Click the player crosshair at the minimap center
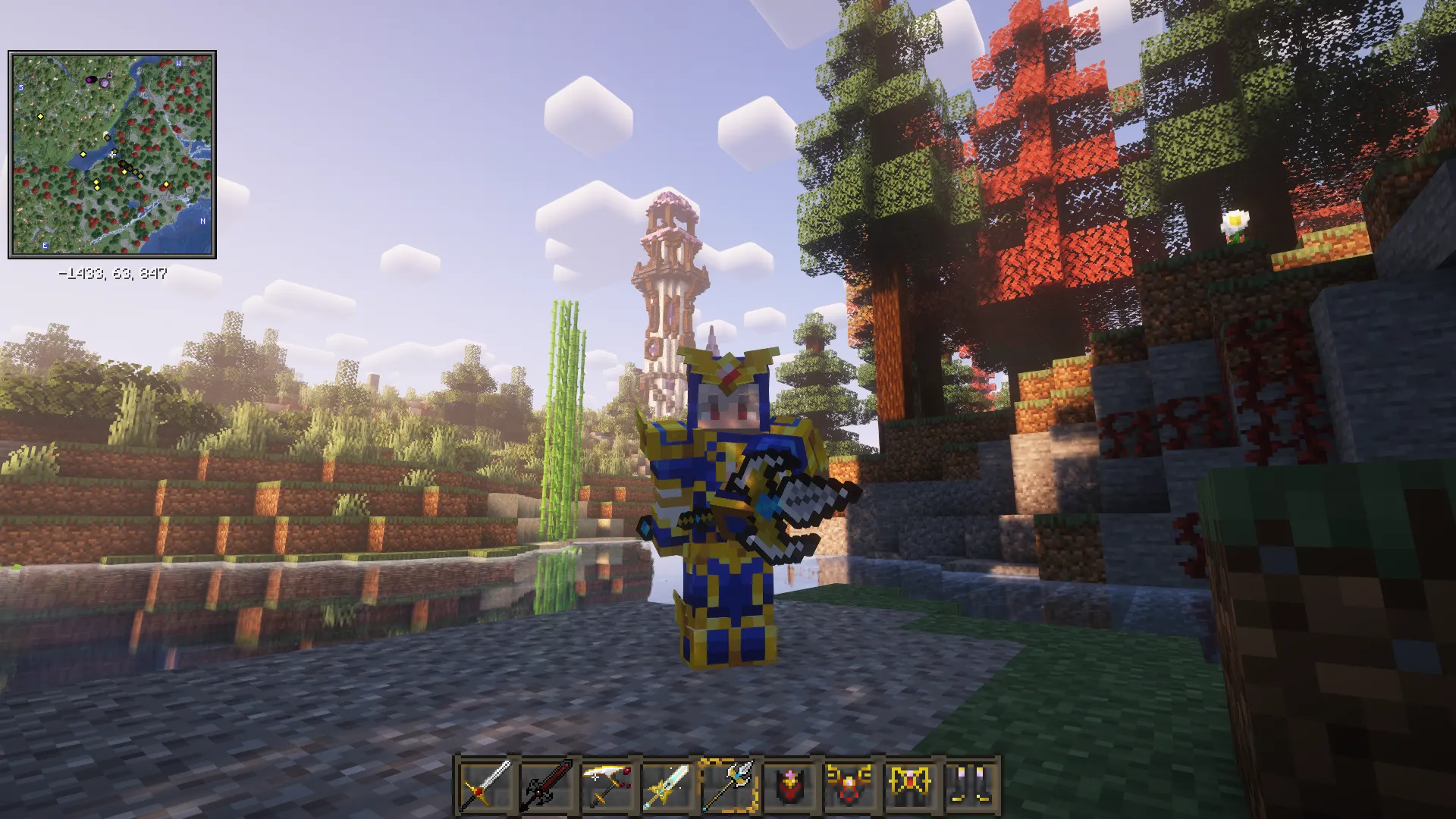The height and width of the screenshot is (819, 1456). point(112,154)
